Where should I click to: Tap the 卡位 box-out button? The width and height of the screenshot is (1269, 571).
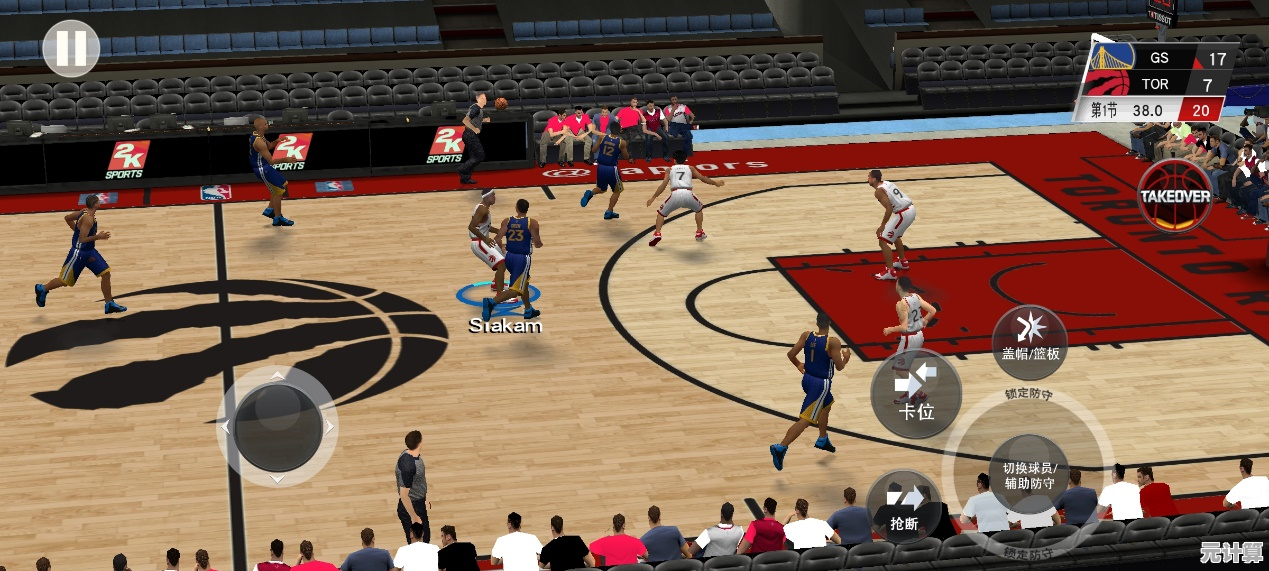point(915,393)
